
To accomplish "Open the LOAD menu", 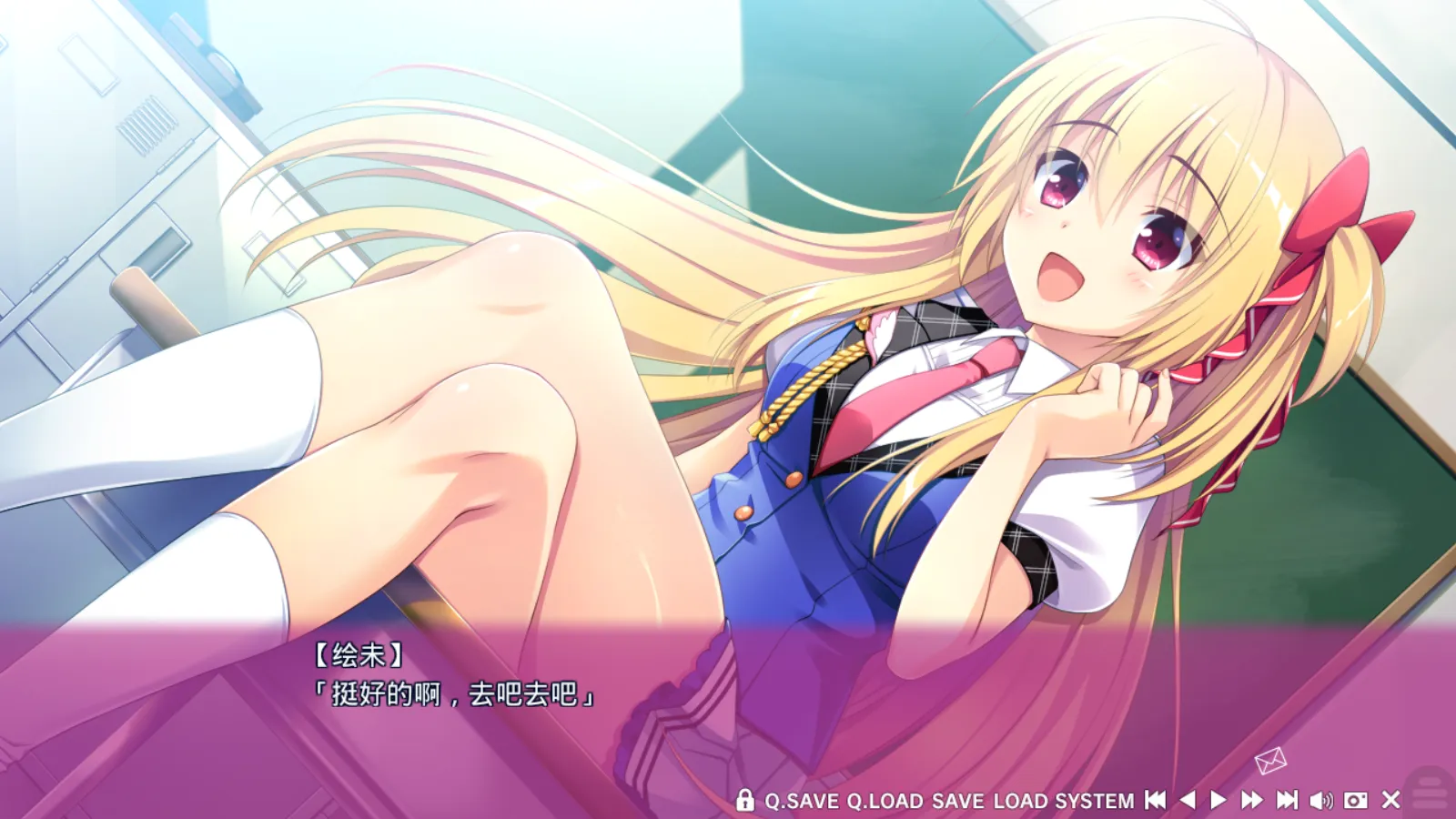I will [x=1020, y=801].
